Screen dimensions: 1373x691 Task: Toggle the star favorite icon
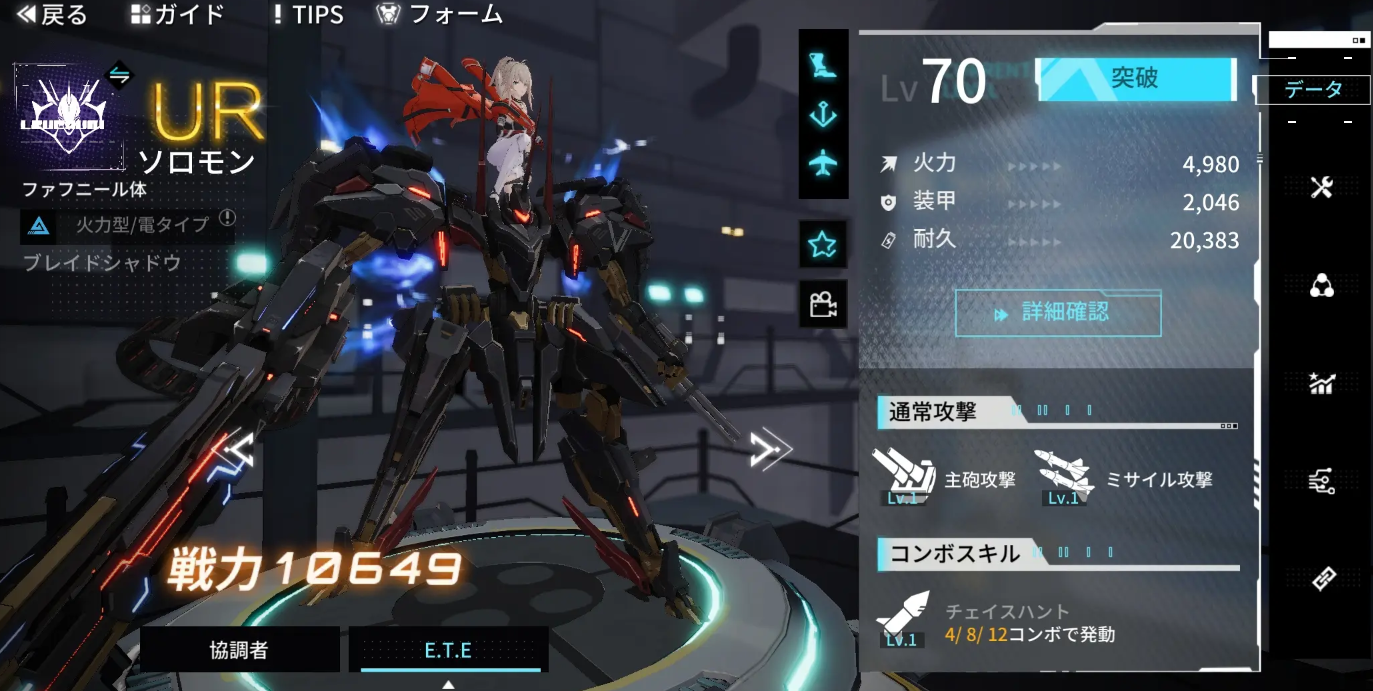point(823,244)
